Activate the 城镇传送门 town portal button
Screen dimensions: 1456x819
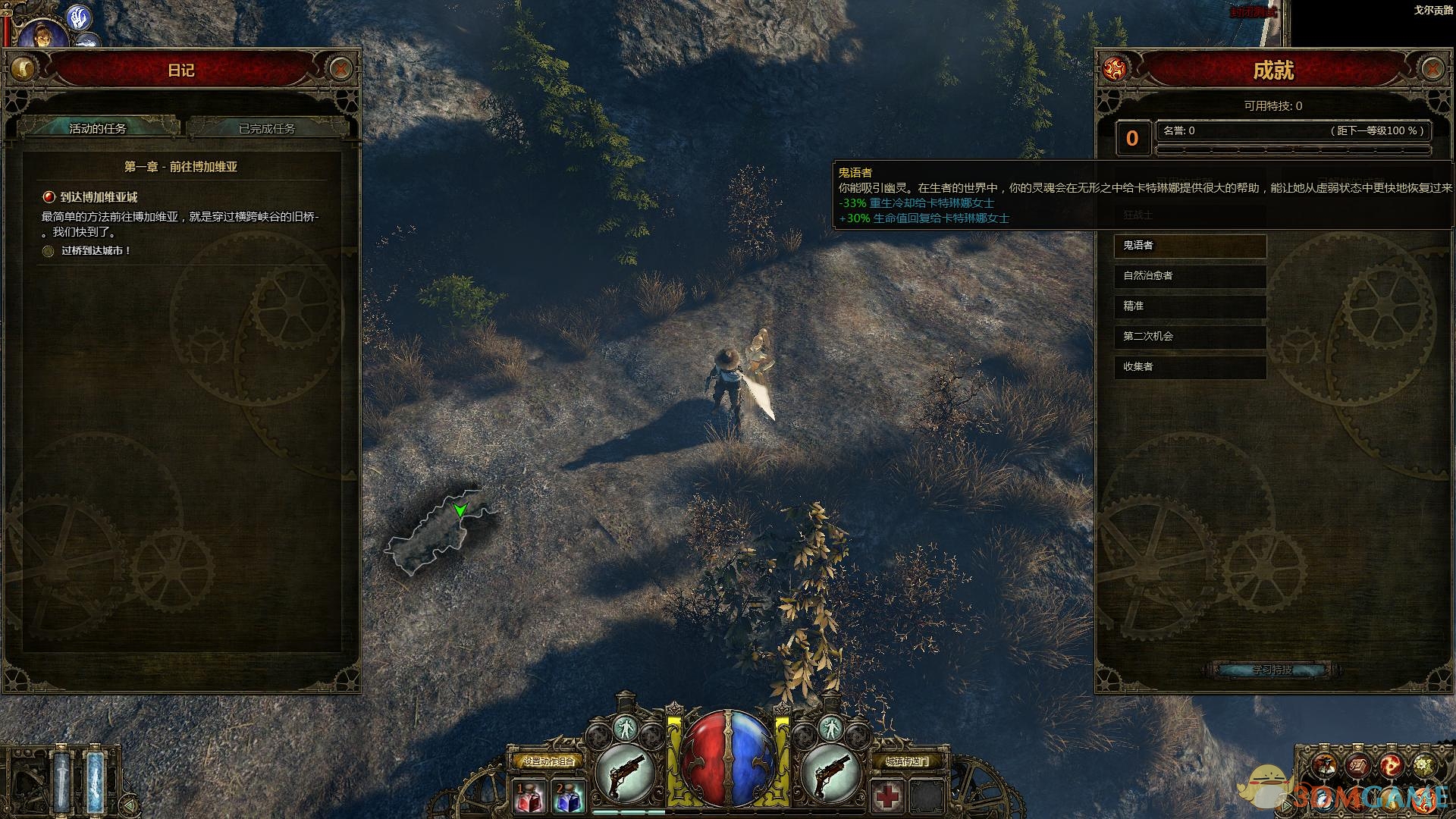[x=907, y=761]
